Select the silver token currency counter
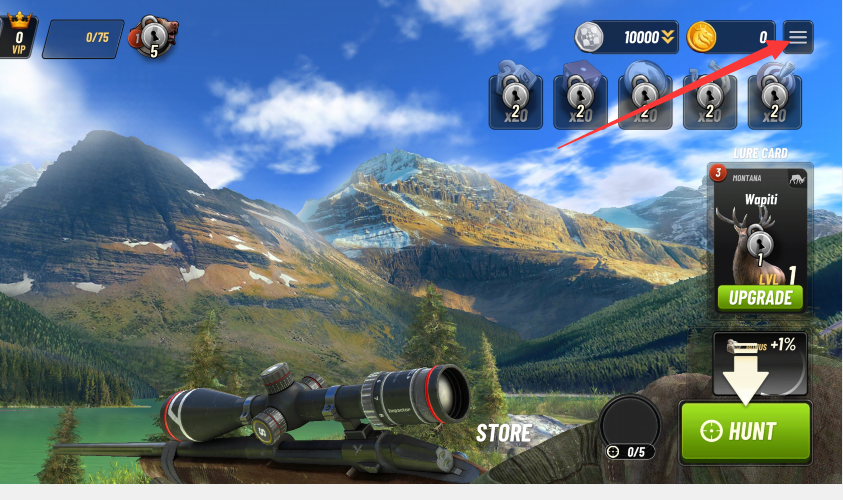 (x=627, y=38)
